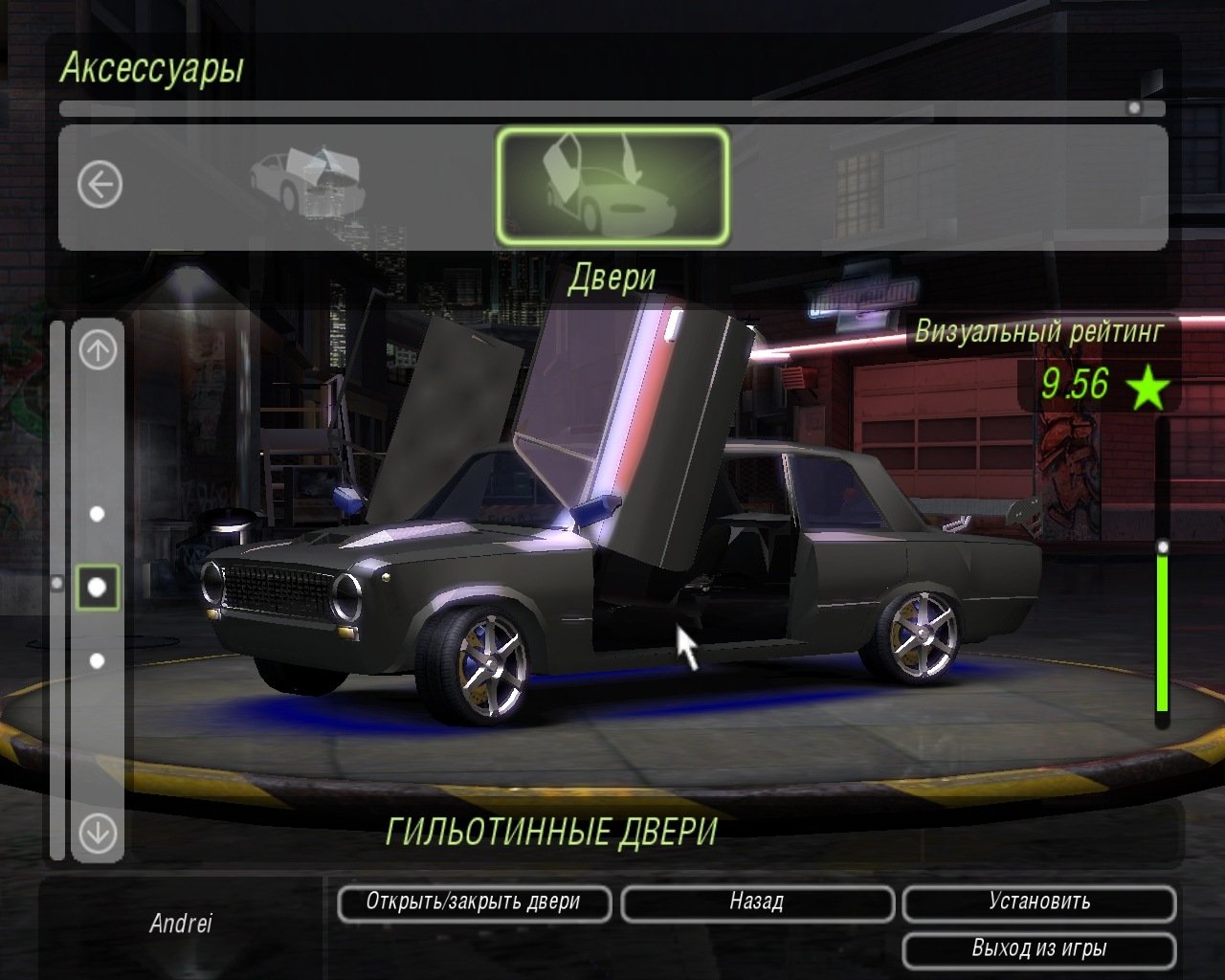This screenshot has height=980, width=1225.
Task: Click the up arrow in the options list
Action: coord(98,350)
